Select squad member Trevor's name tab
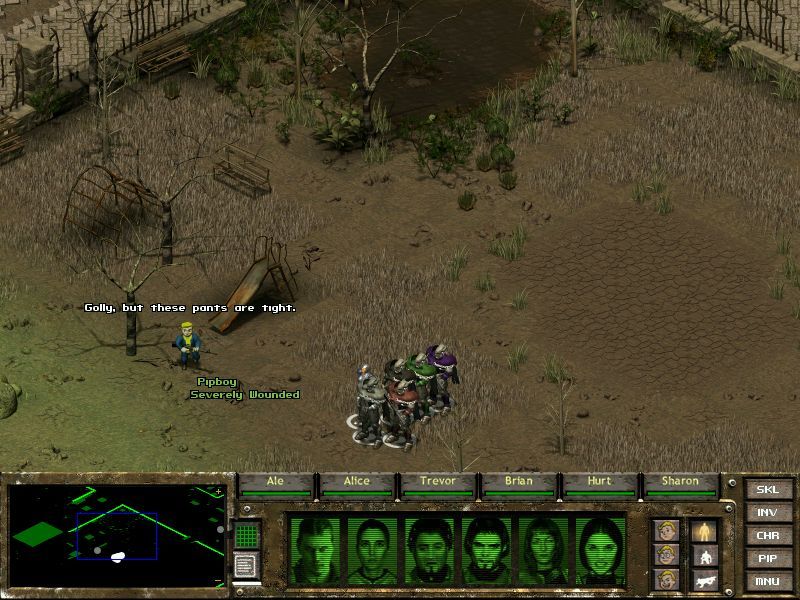The height and width of the screenshot is (600, 800). coord(438,482)
